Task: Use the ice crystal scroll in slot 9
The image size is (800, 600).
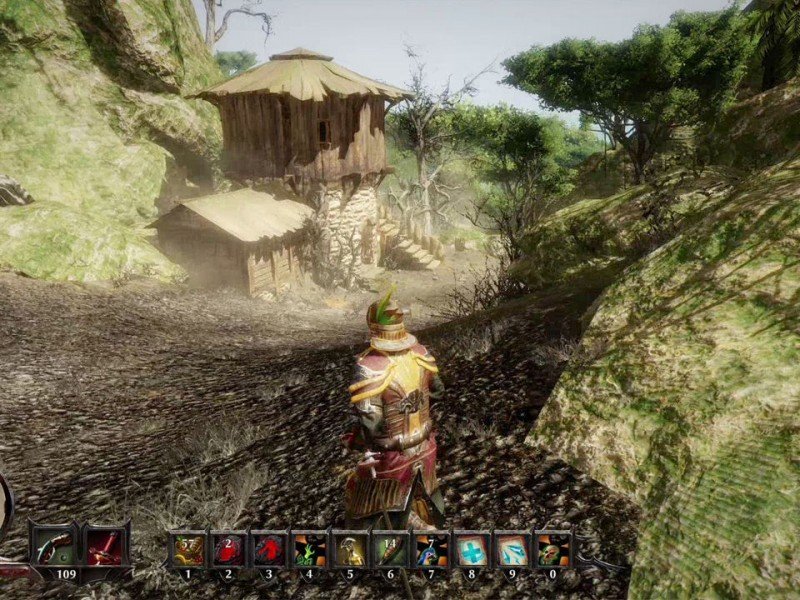Action: point(512,549)
